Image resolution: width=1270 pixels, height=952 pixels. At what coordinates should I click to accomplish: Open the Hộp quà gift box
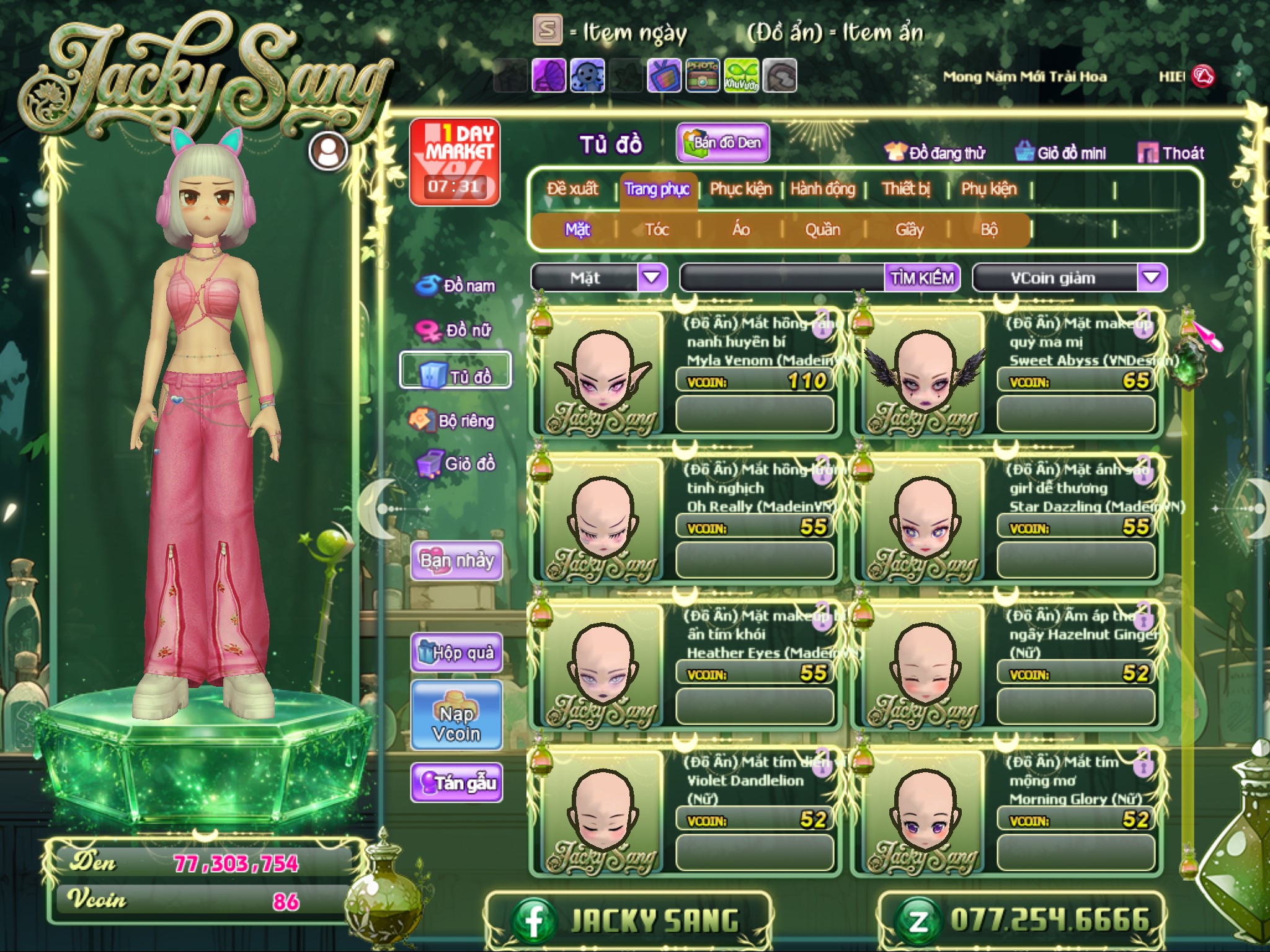[456, 652]
